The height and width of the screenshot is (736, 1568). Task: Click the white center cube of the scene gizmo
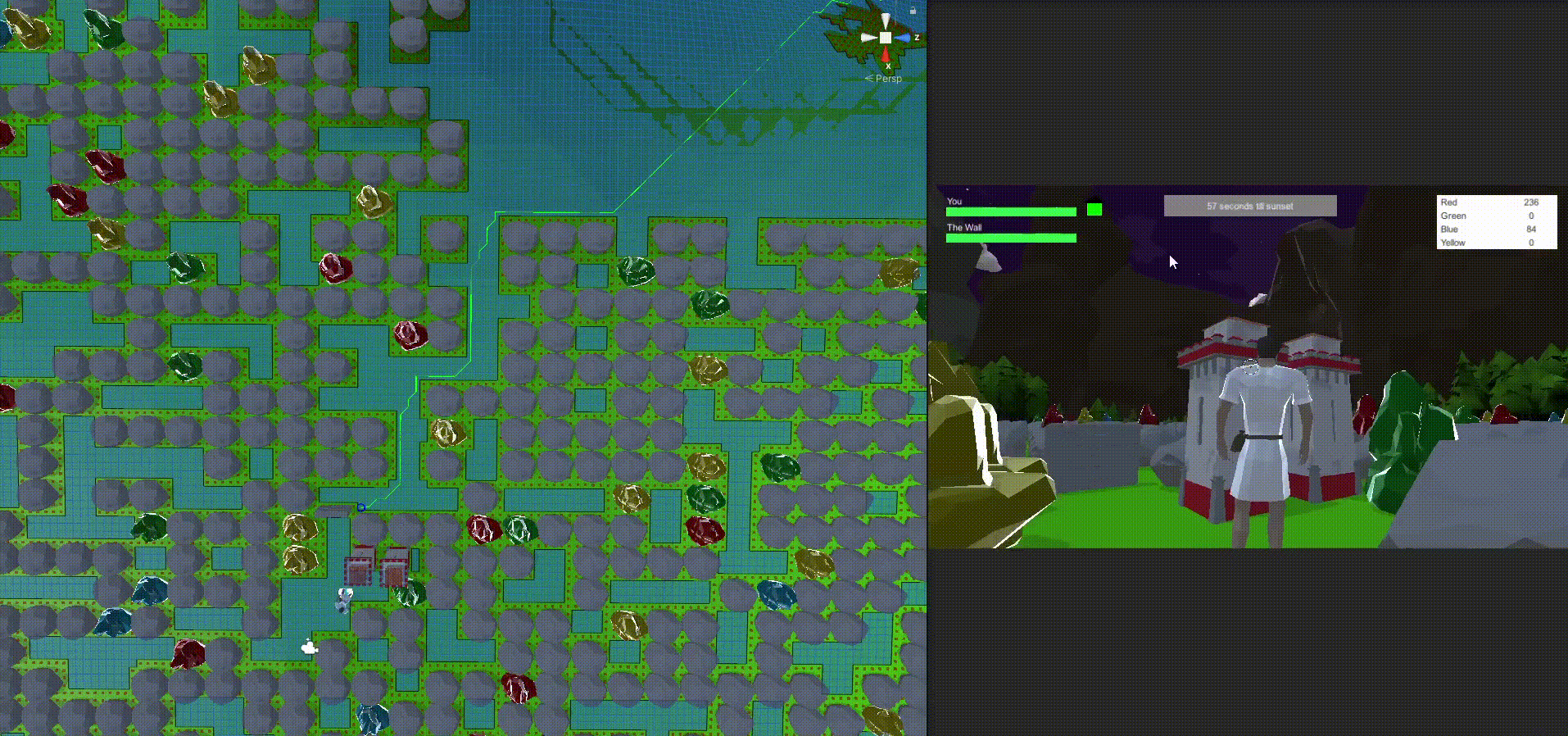[x=886, y=38]
